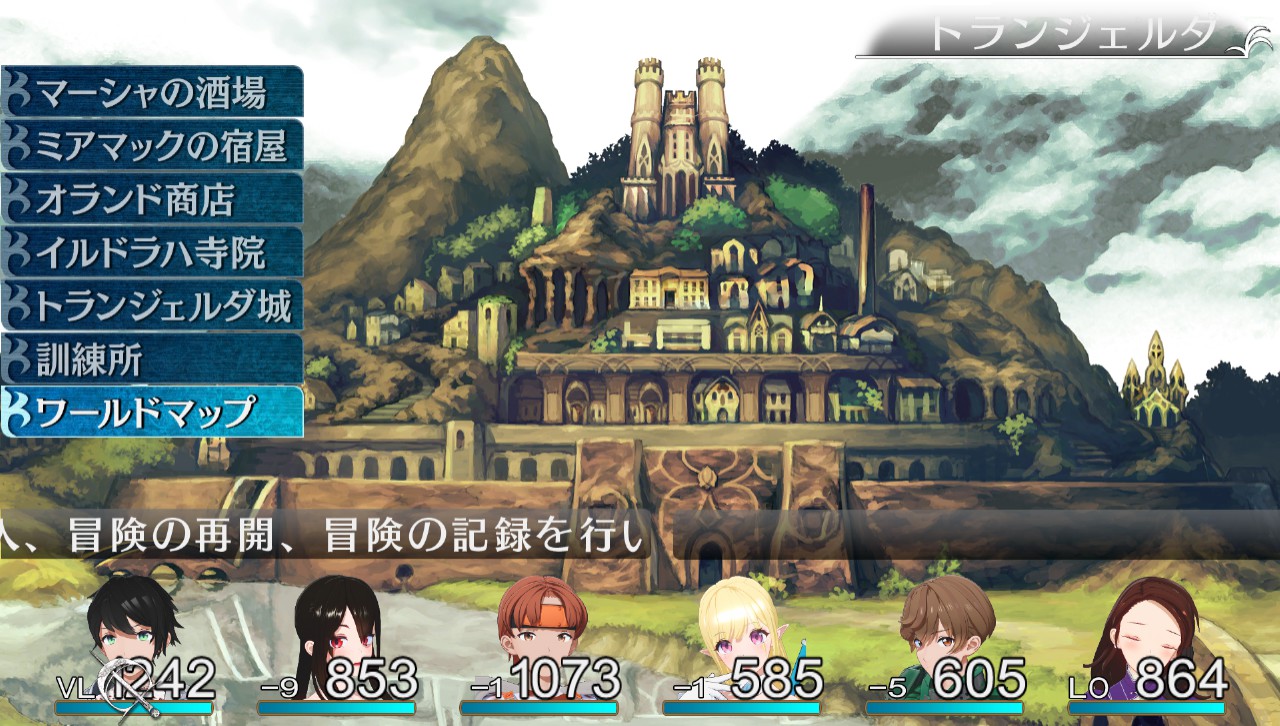Go to トランジェルダ城 castle
The height and width of the screenshot is (726, 1280).
[x=152, y=306]
